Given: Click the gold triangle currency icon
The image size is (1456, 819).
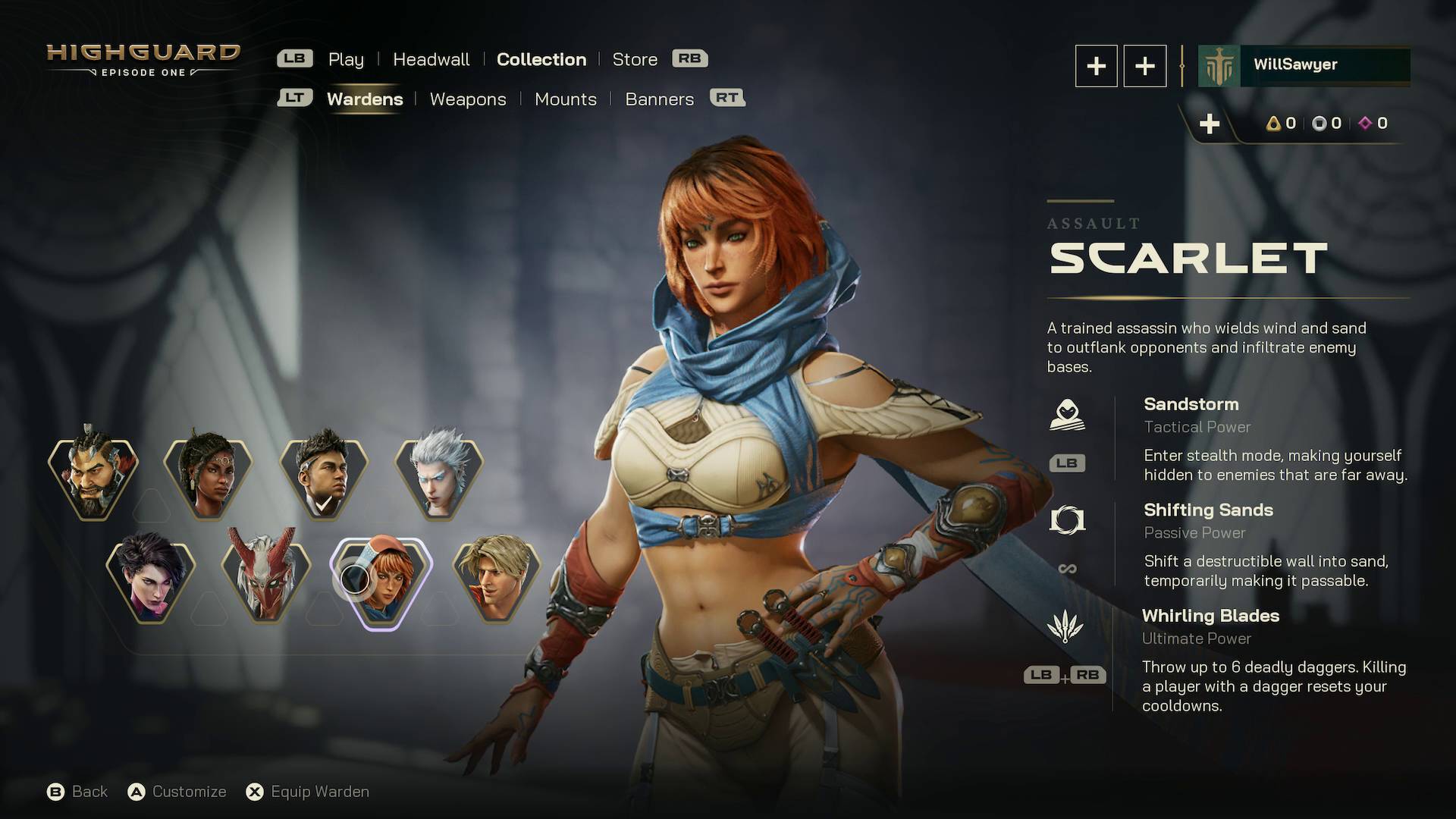Looking at the screenshot, I should click(x=1272, y=124).
